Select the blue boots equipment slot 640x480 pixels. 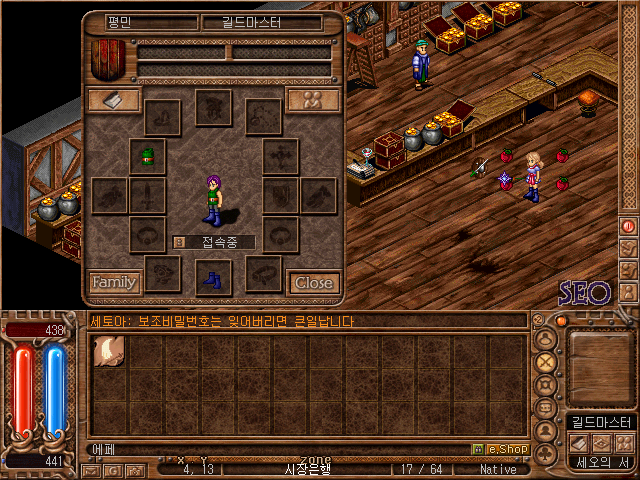(x=213, y=277)
